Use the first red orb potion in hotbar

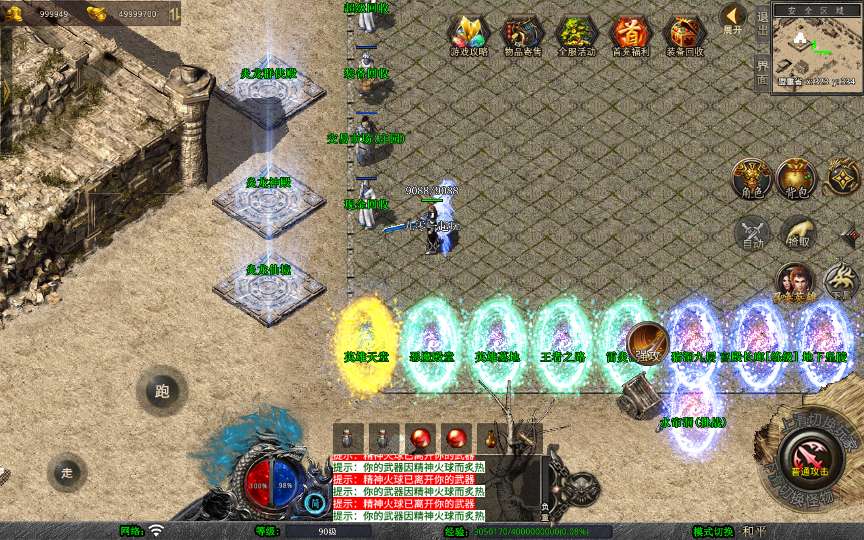(420, 439)
